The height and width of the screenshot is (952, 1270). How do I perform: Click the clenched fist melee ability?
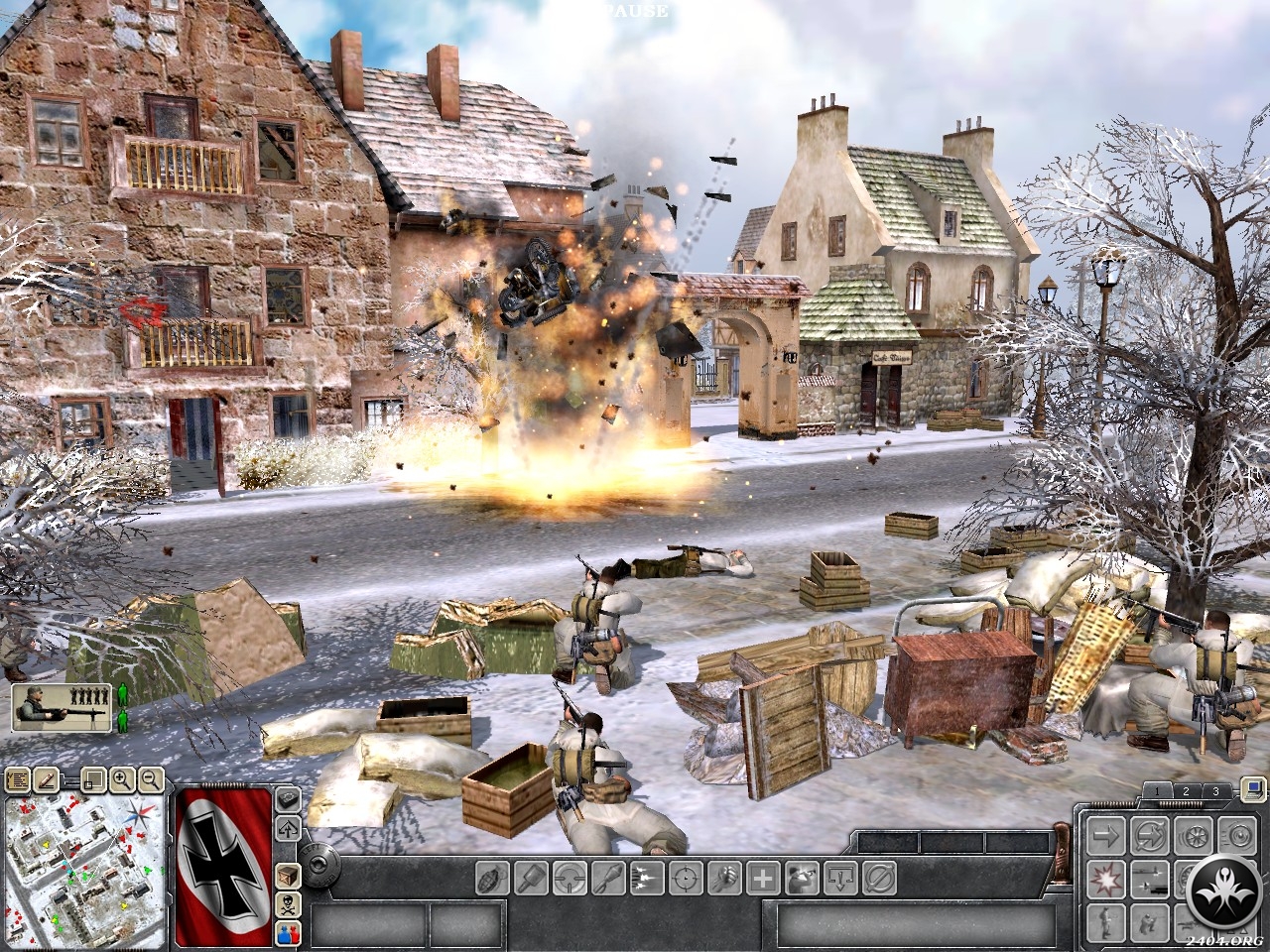725,878
